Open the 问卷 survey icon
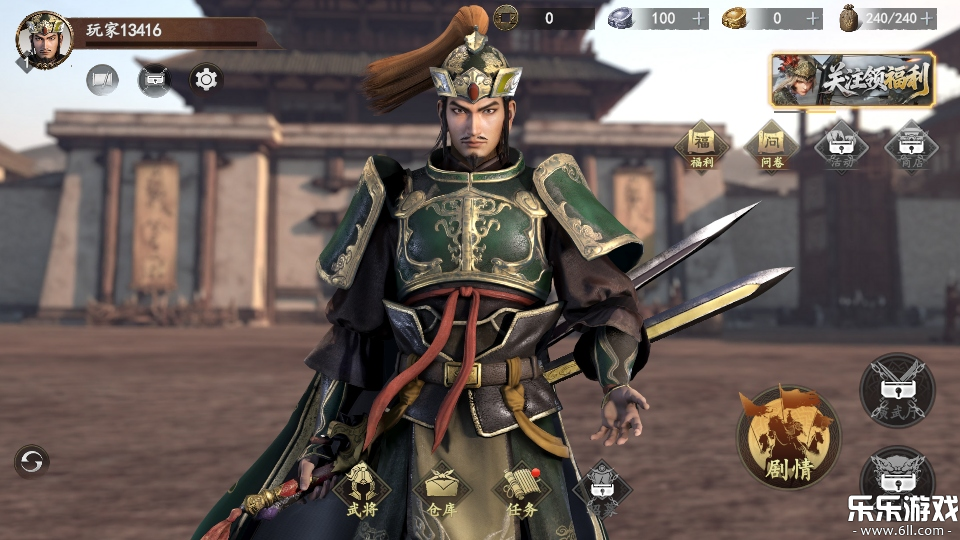Viewport: 960px width, 540px height. [771, 145]
